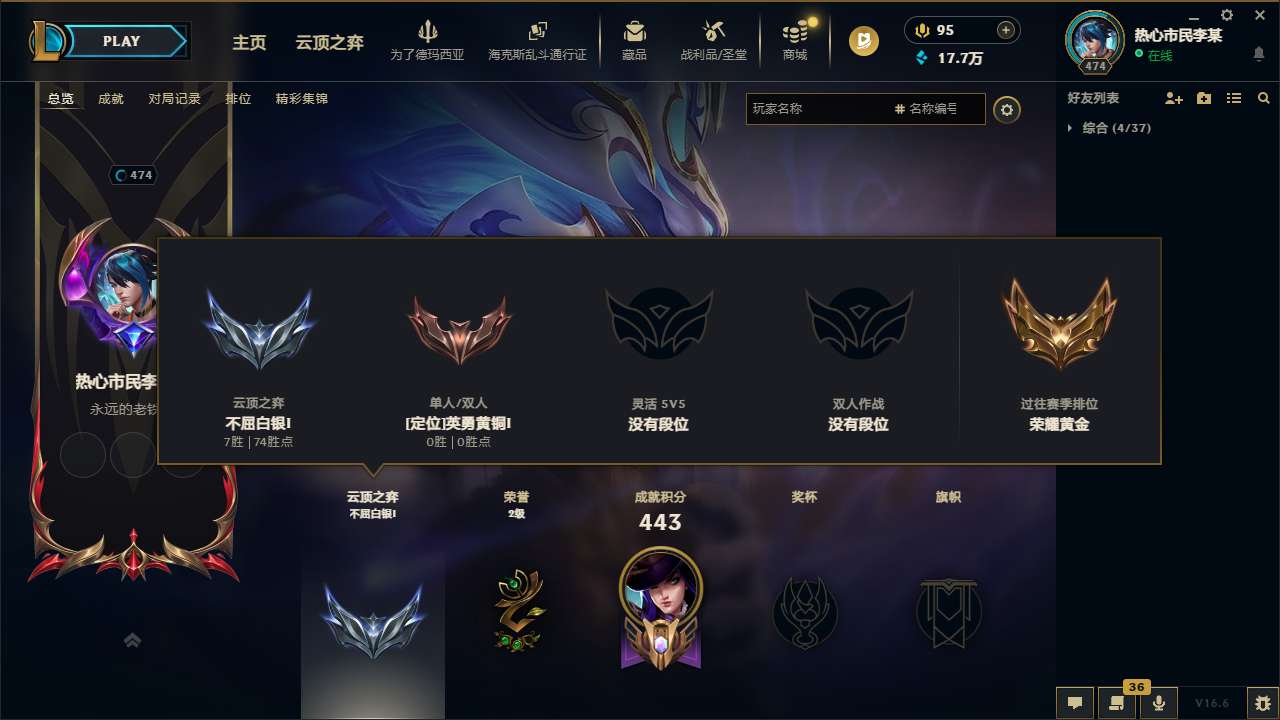
Task: Open the player search filter gear
Action: coord(1007,110)
